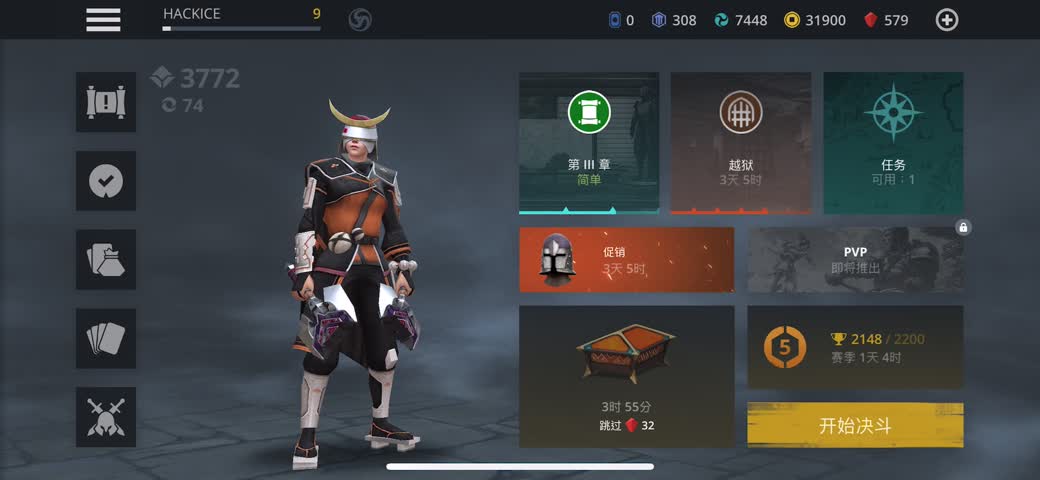
Task: Open the quest scroll alert icon
Action: tap(106, 102)
